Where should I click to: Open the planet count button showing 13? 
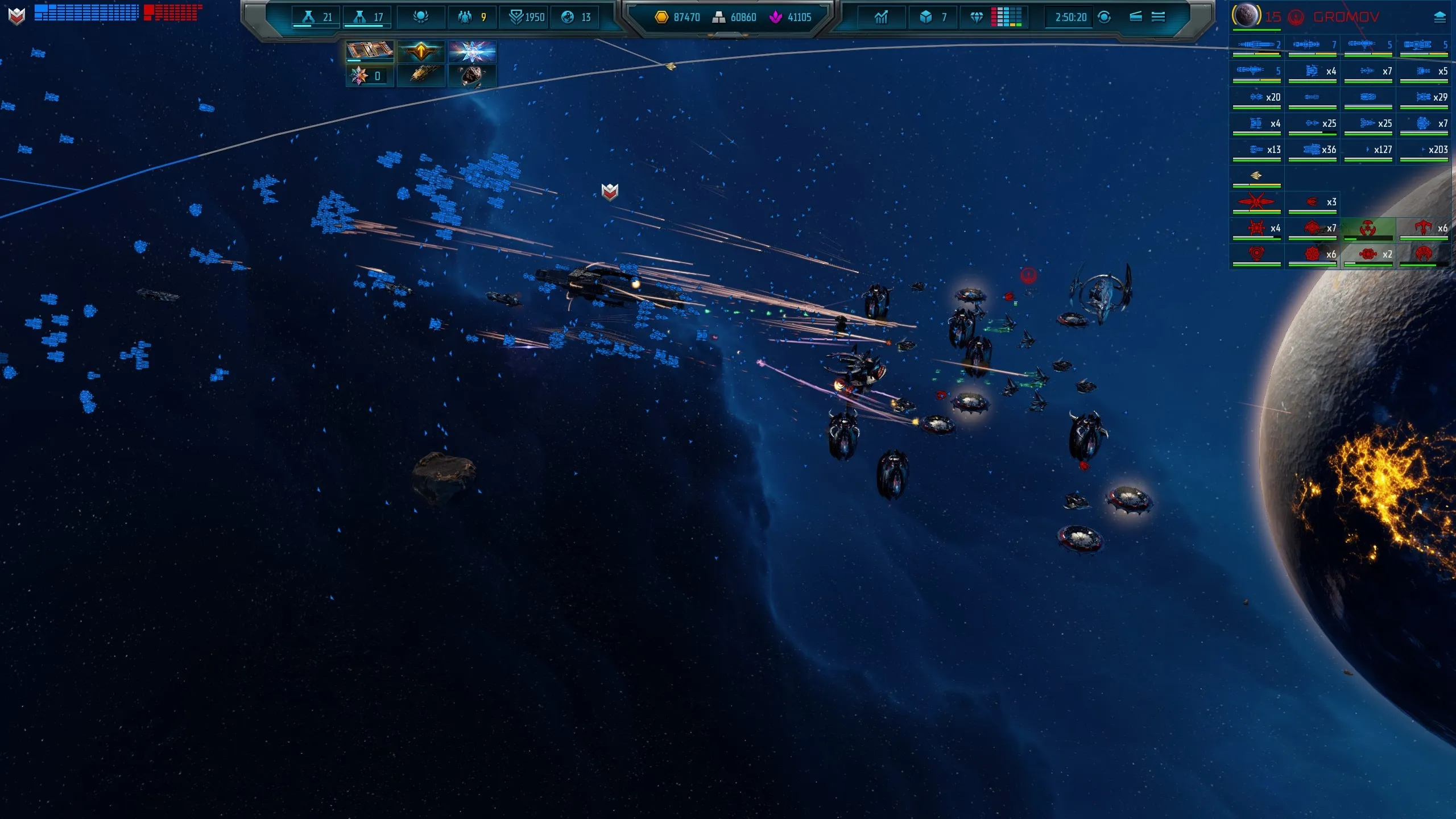[576, 17]
